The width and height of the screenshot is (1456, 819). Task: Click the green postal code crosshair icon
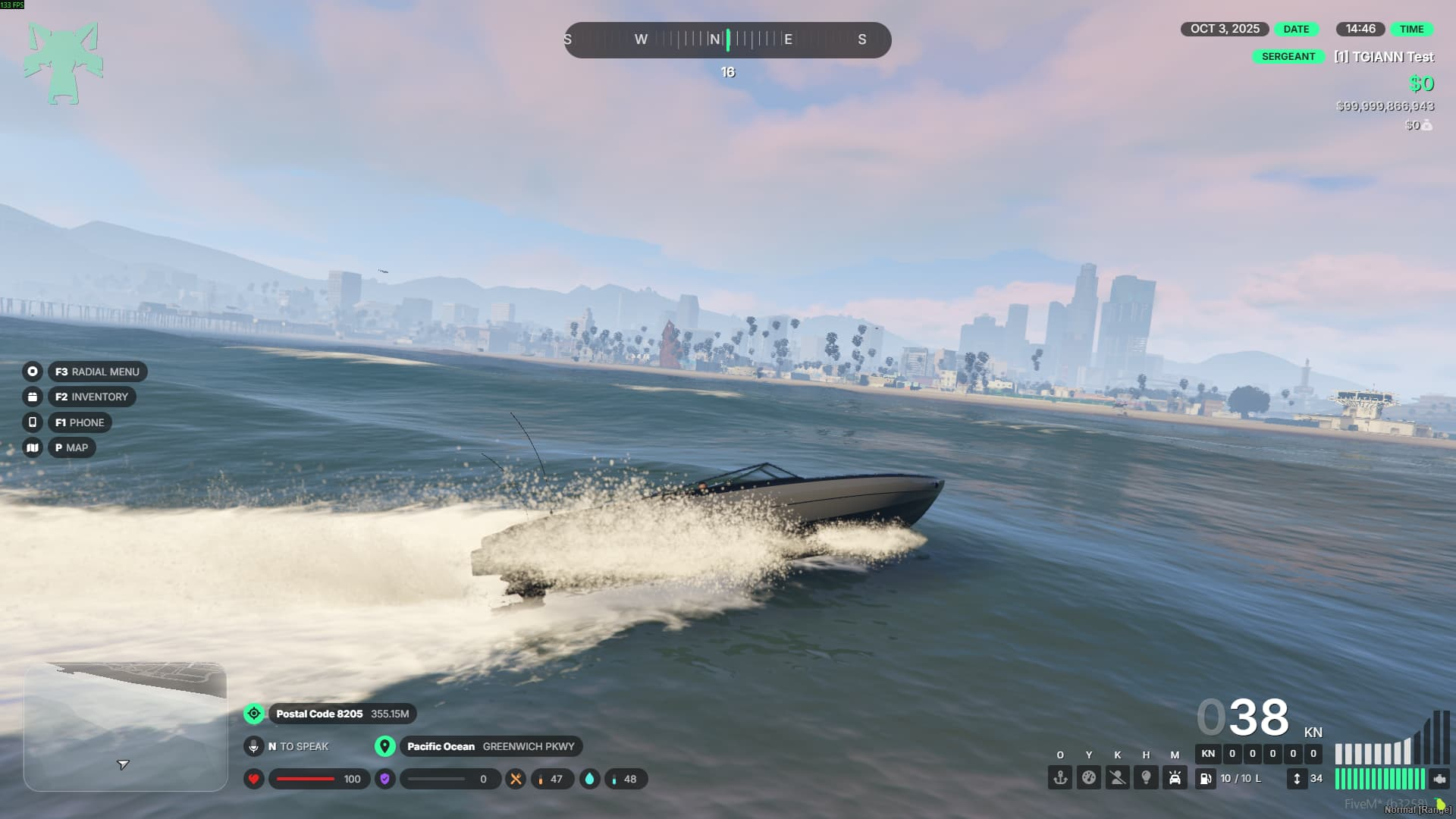click(254, 714)
